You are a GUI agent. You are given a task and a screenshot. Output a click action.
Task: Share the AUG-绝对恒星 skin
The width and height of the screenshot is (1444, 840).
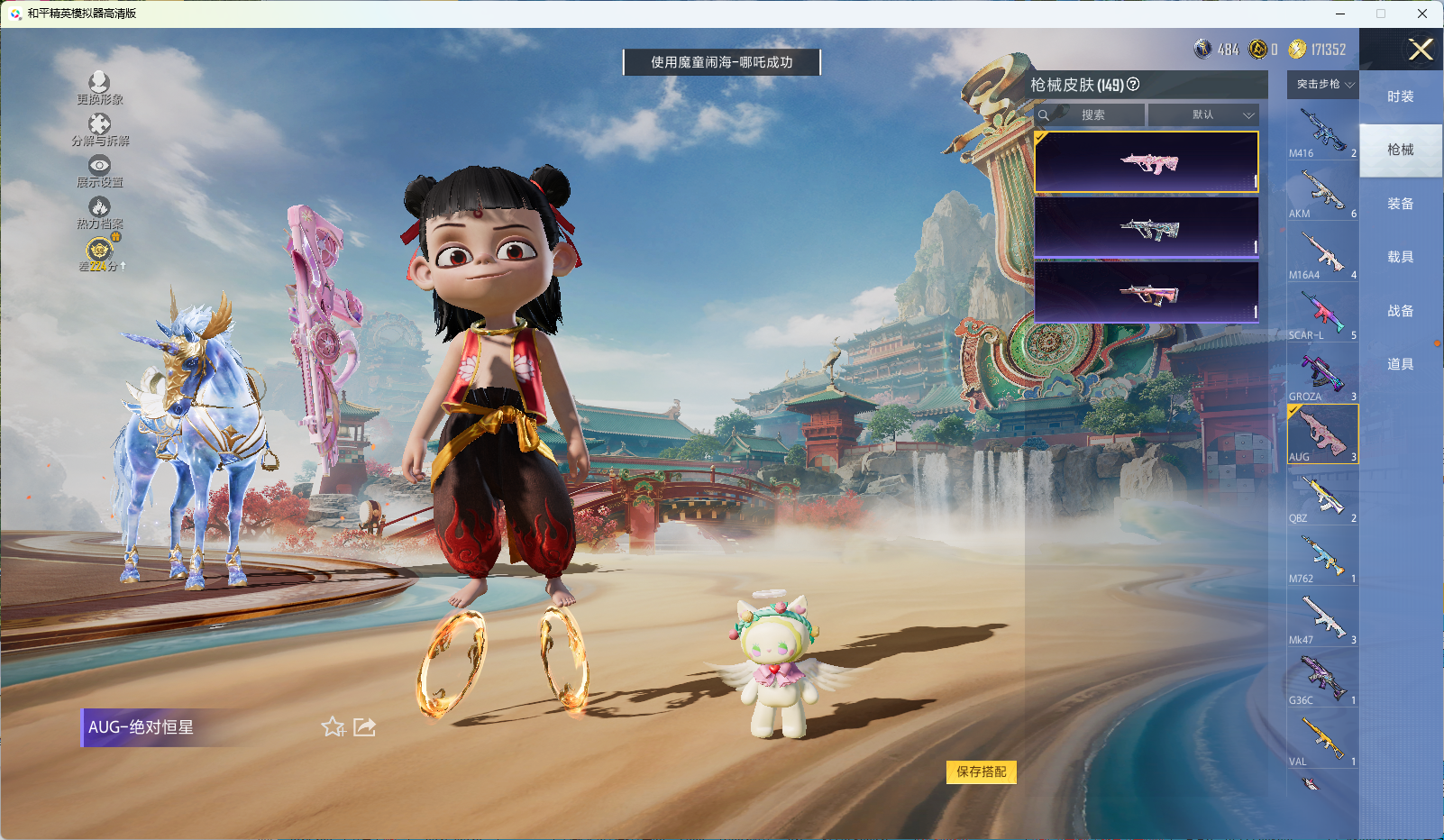[364, 727]
